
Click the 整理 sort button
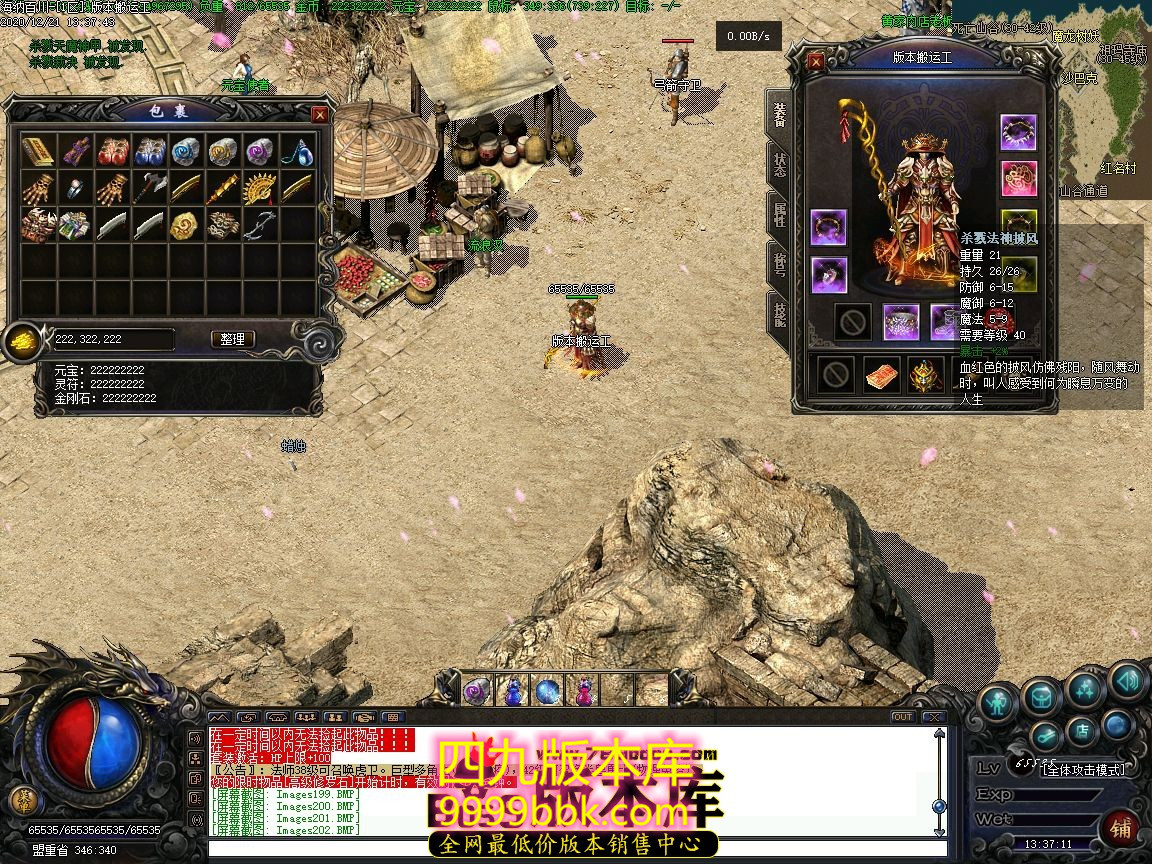(232, 339)
